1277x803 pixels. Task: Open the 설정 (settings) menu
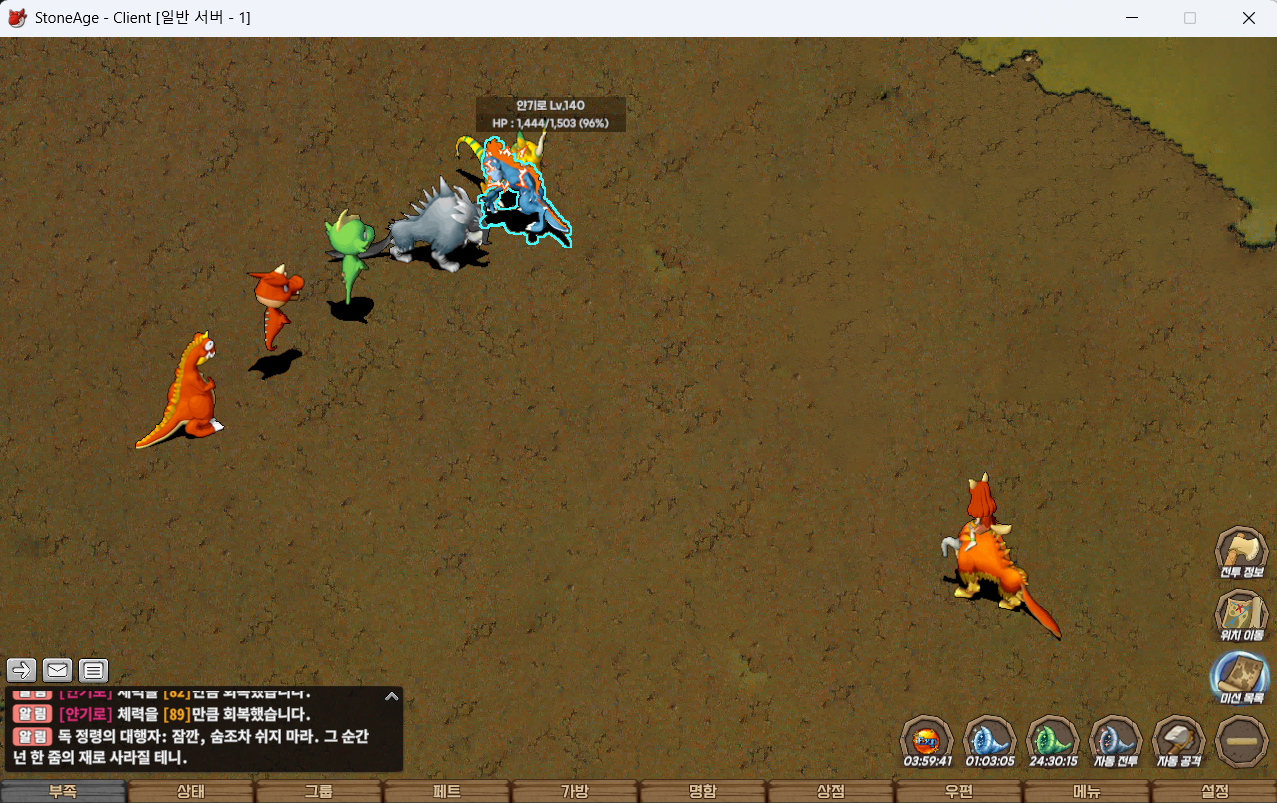pyautogui.click(x=1215, y=791)
